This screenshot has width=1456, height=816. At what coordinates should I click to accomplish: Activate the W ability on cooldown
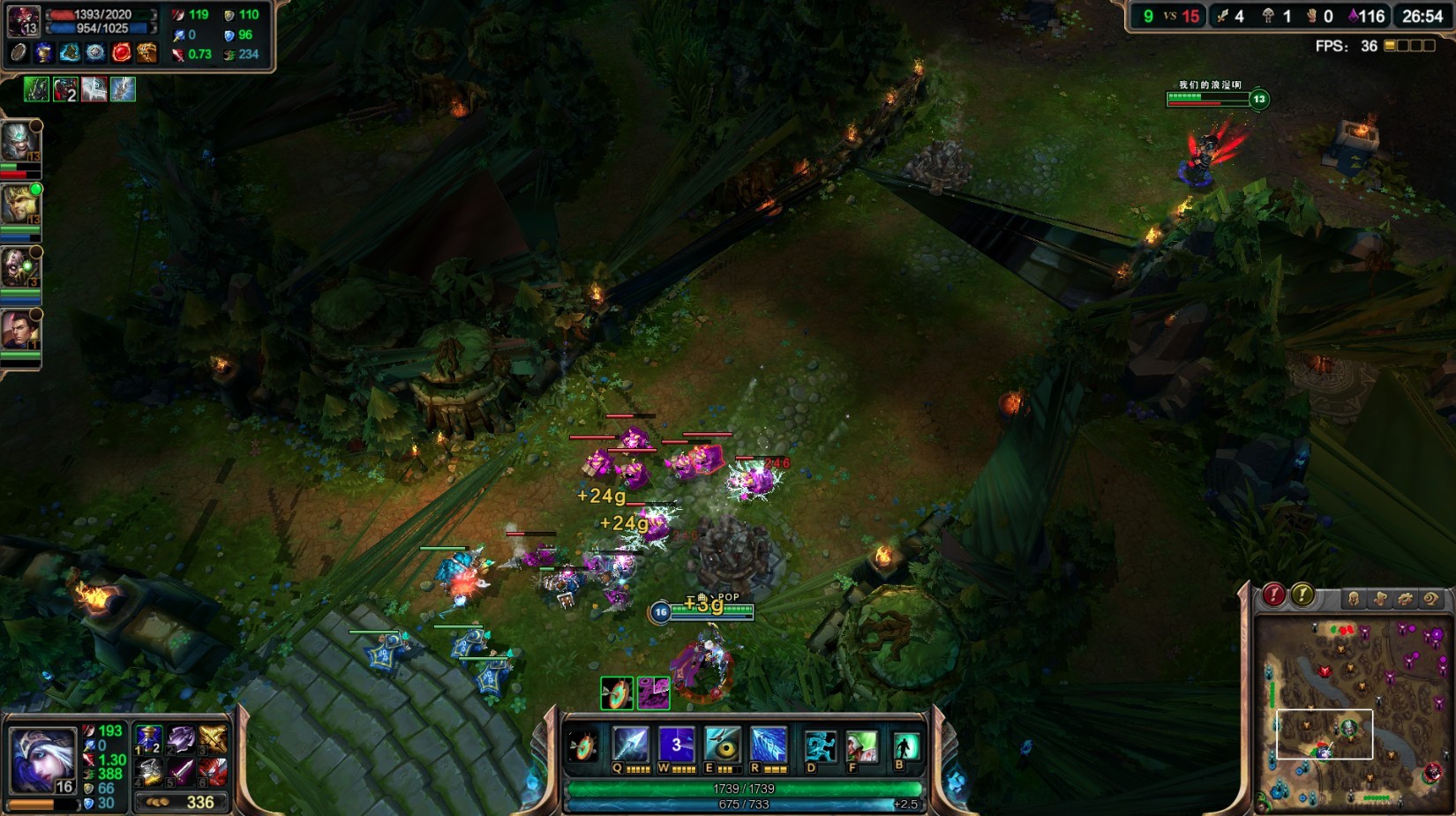676,745
